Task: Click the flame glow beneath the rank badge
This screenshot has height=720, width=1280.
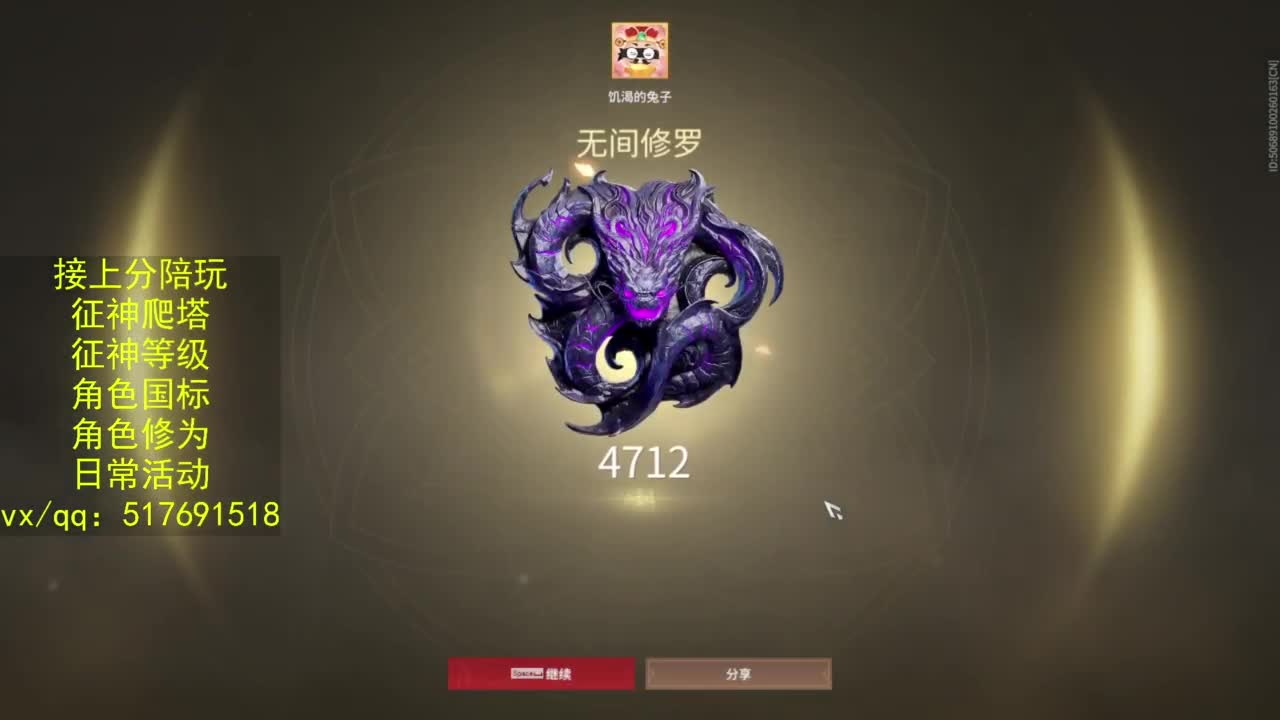Action: pyautogui.click(x=640, y=500)
